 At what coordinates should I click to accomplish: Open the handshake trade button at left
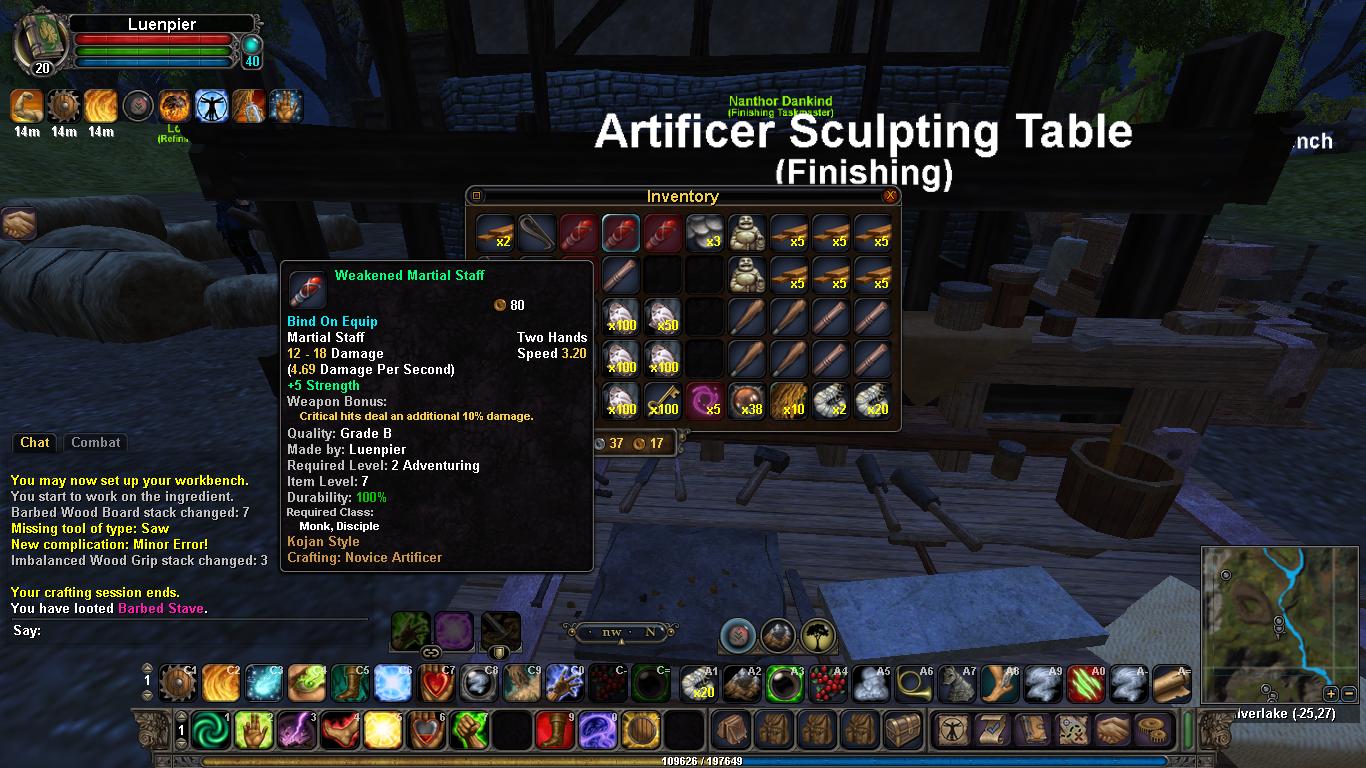pyautogui.click(x=19, y=223)
